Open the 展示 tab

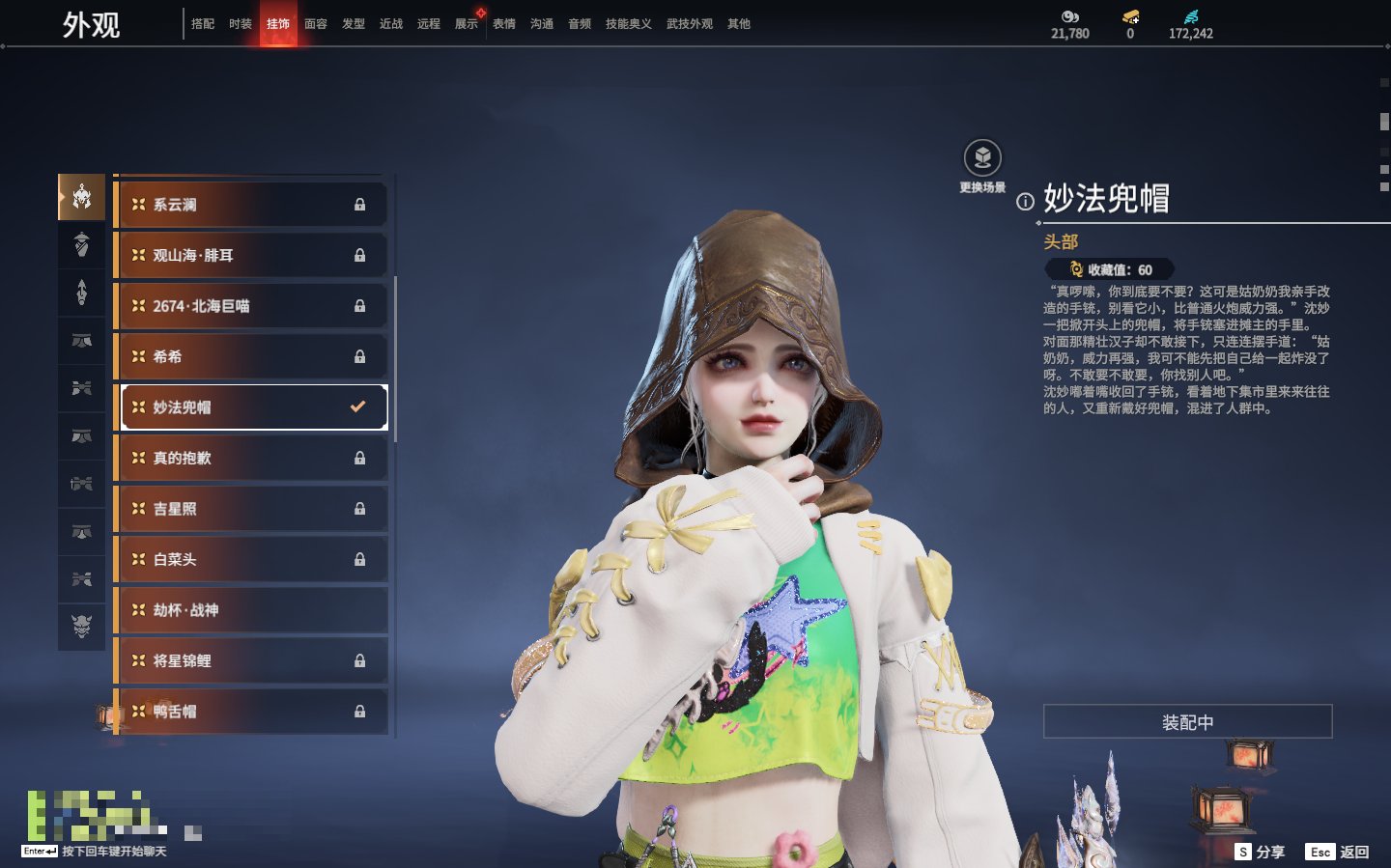click(467, 24)
